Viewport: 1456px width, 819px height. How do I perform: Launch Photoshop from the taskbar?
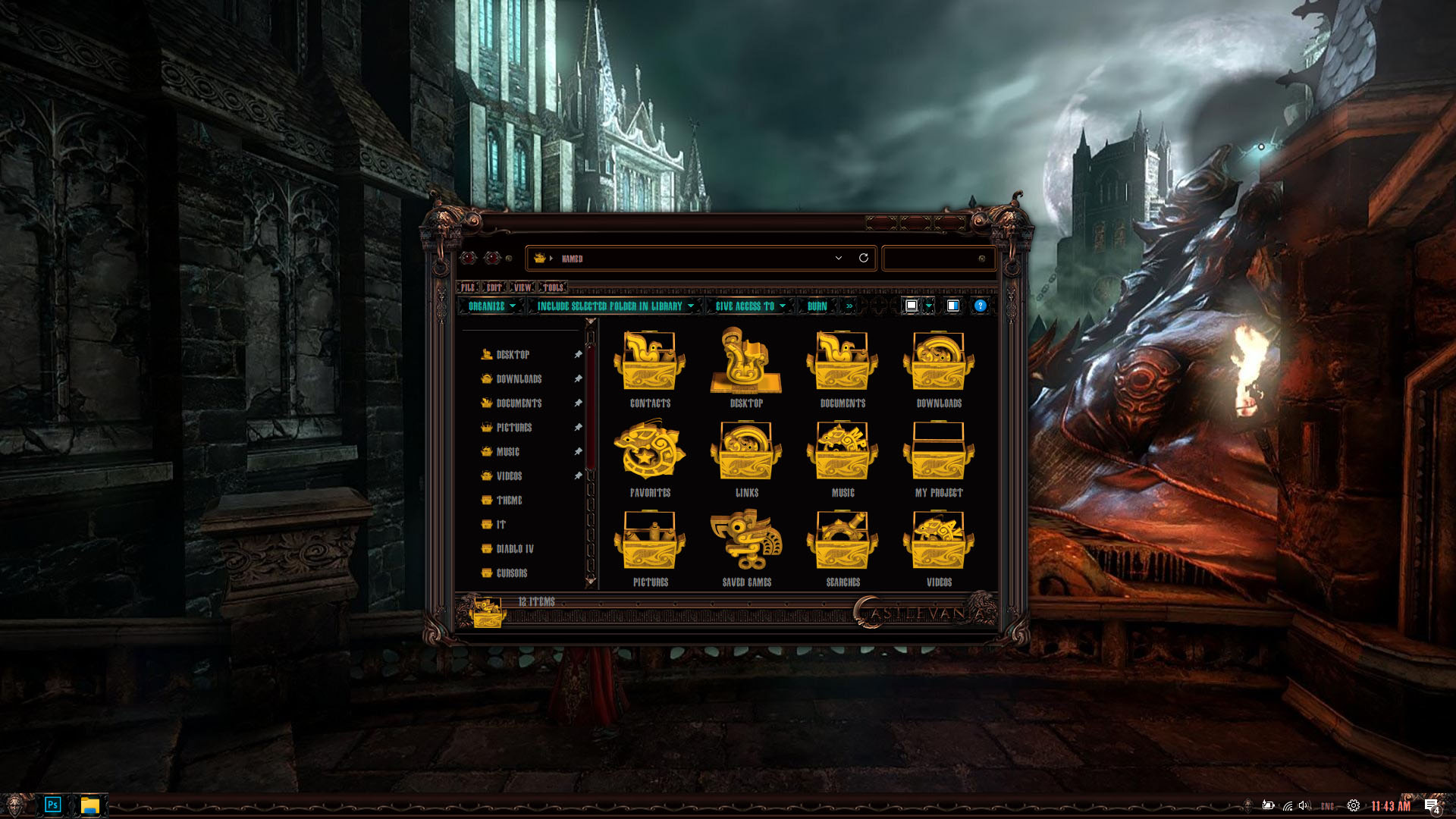(52, 805)
